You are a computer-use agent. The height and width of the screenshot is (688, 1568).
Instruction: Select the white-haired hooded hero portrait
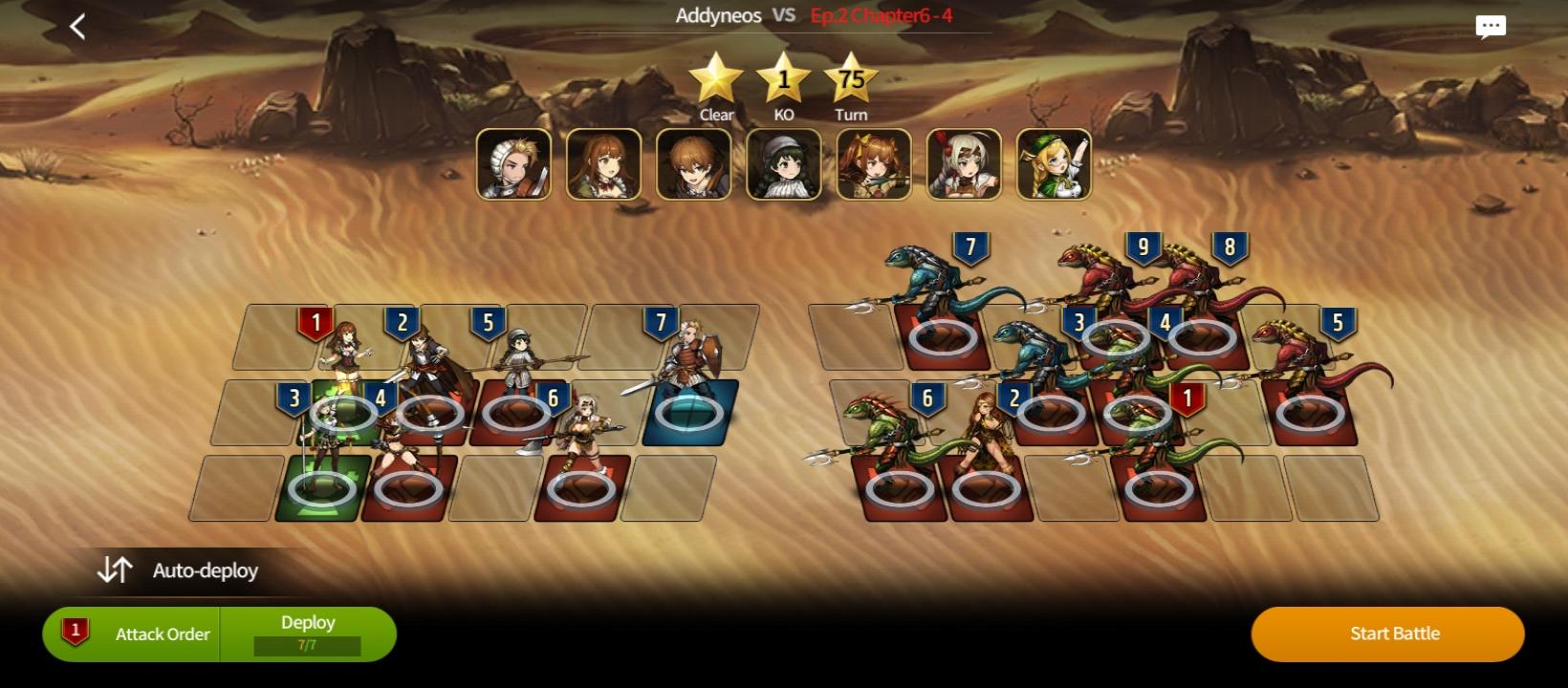click(x=962, y=163)
